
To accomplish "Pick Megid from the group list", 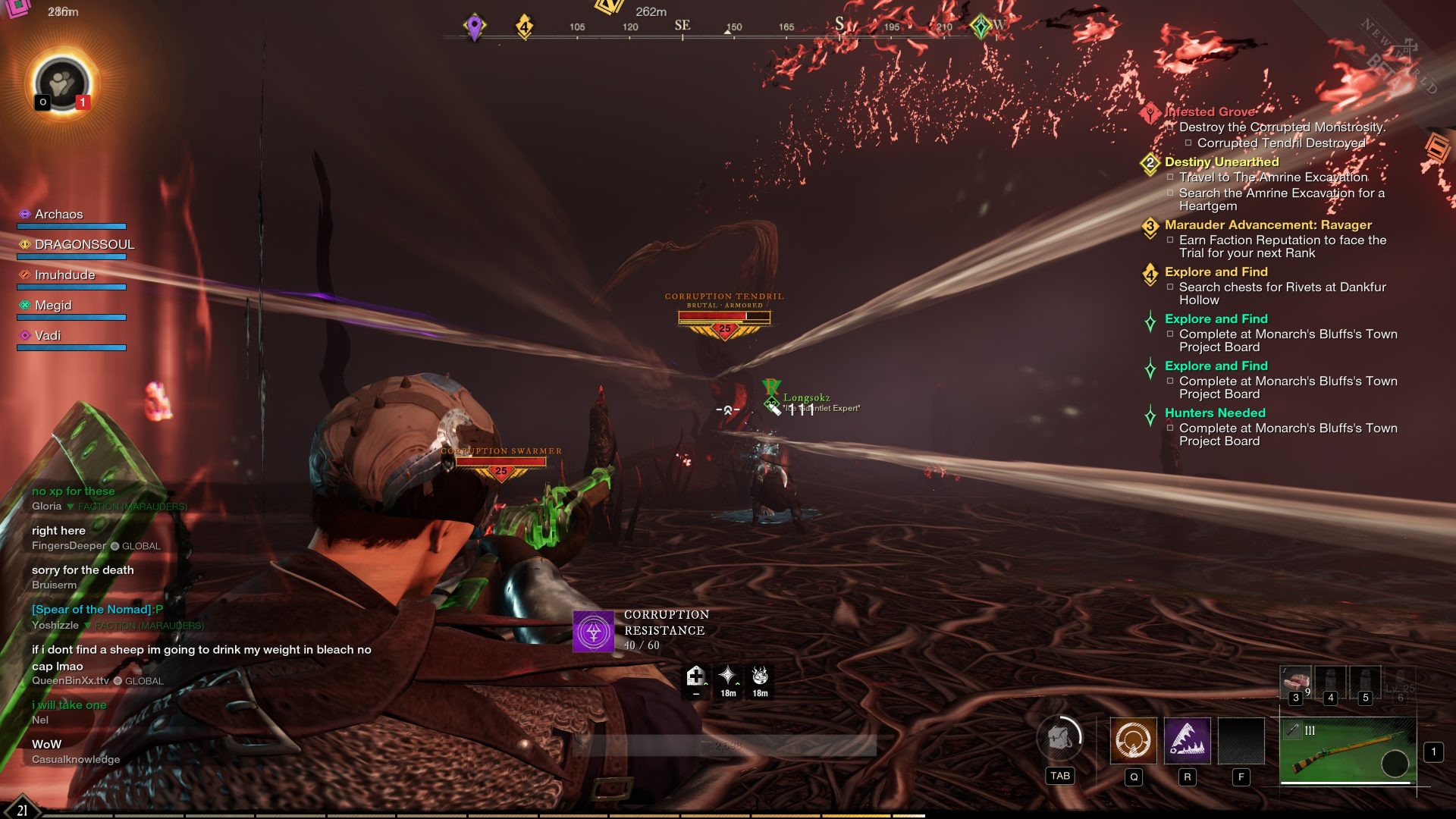I will [x=53, y=306].
